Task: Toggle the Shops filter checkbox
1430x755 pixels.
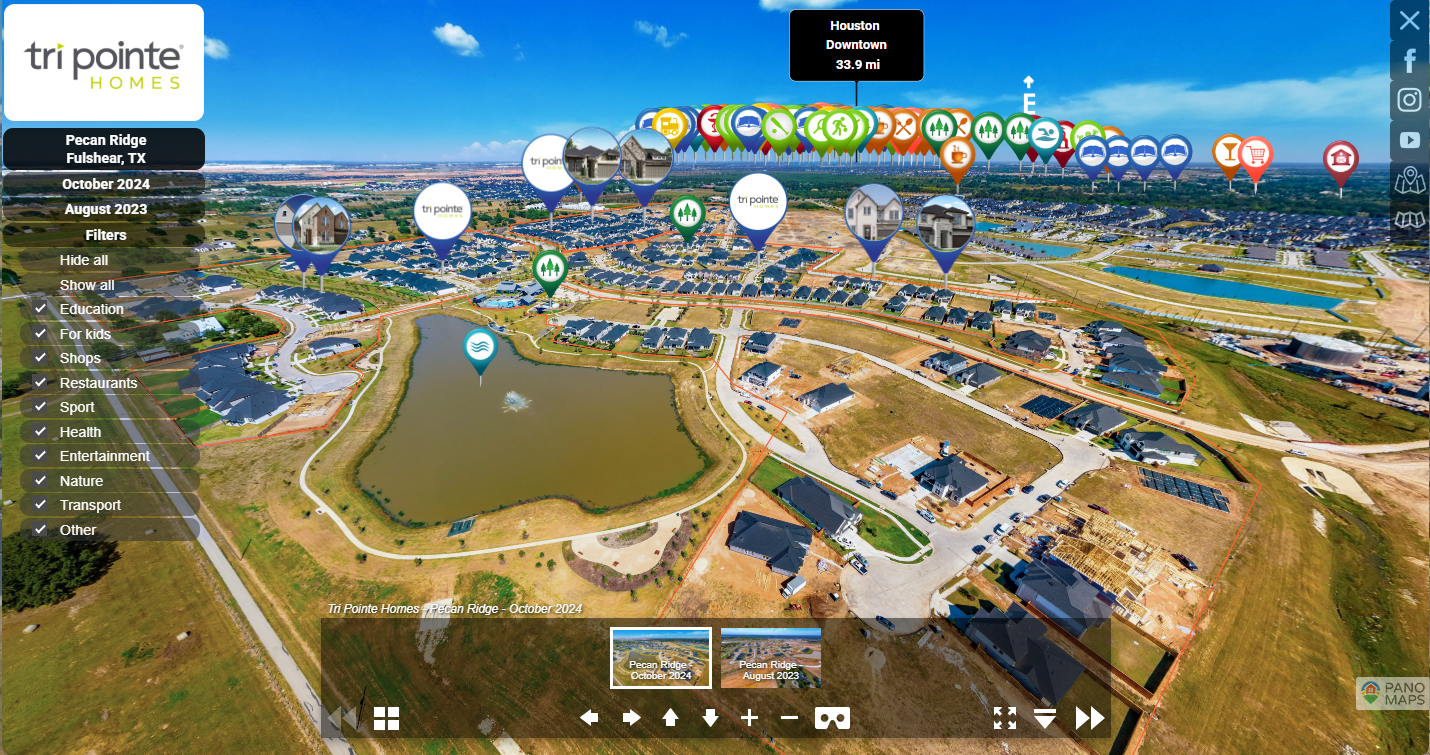Action: tap(41, 358)
